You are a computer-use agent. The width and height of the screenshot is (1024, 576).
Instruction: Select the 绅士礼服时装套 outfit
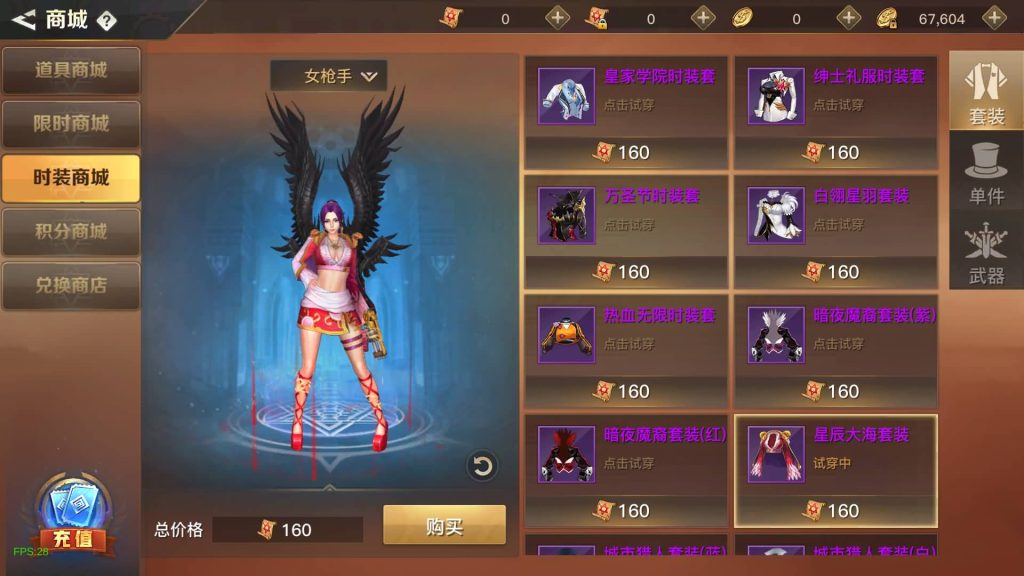tap(836, 111)
